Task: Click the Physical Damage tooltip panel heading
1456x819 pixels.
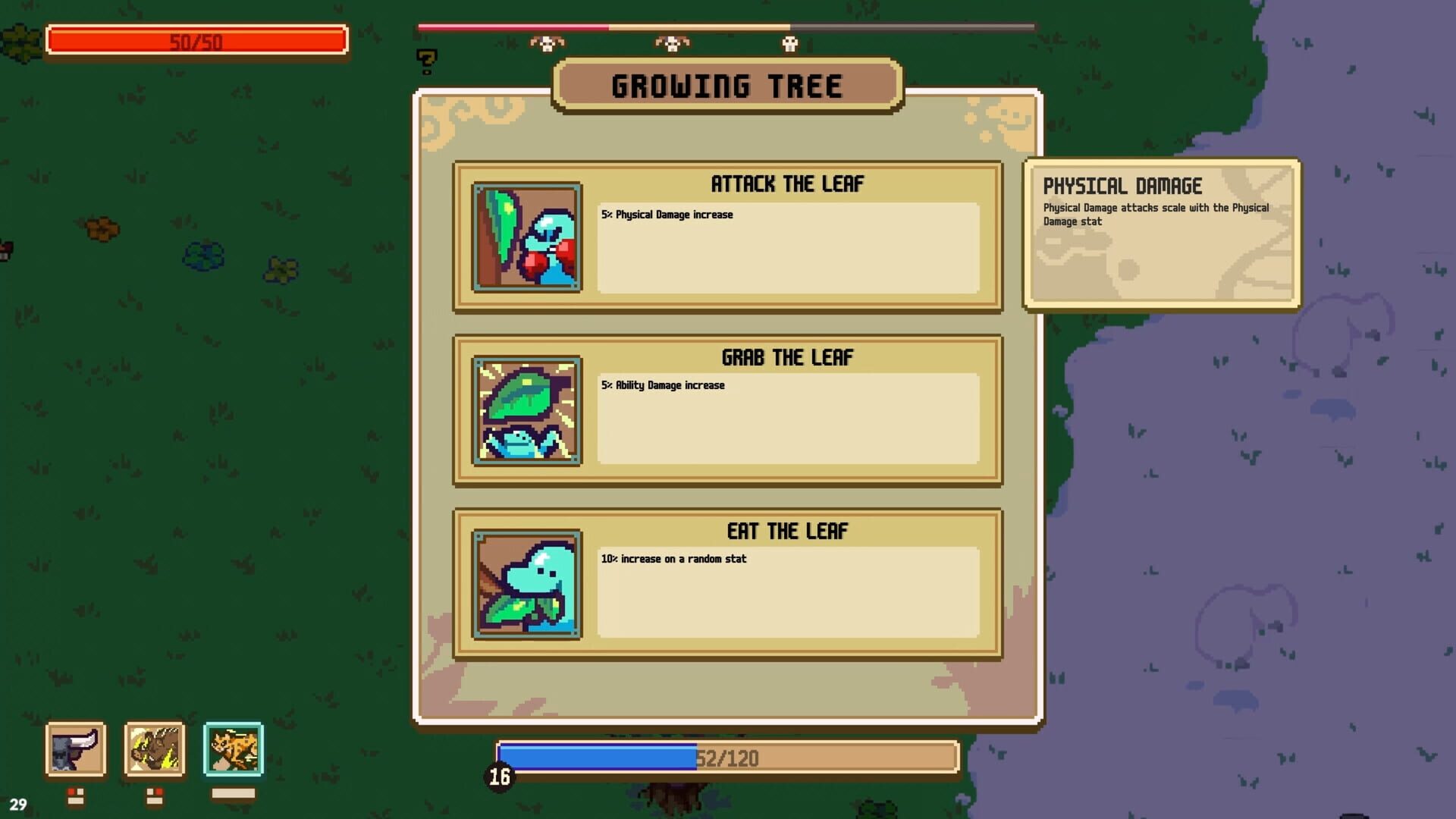Action: click(1123, 186)
